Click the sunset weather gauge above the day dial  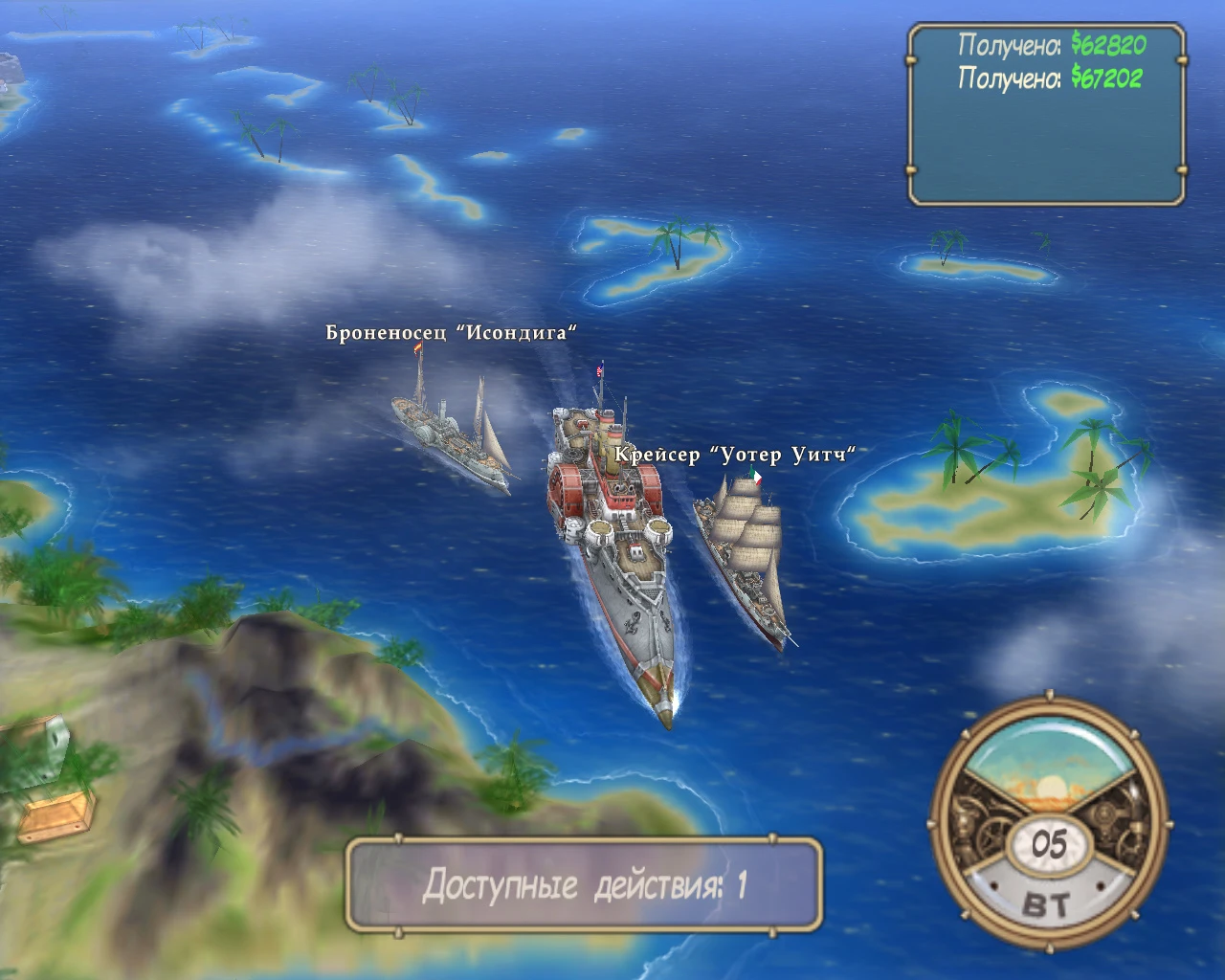click(x=1051, y=766)
